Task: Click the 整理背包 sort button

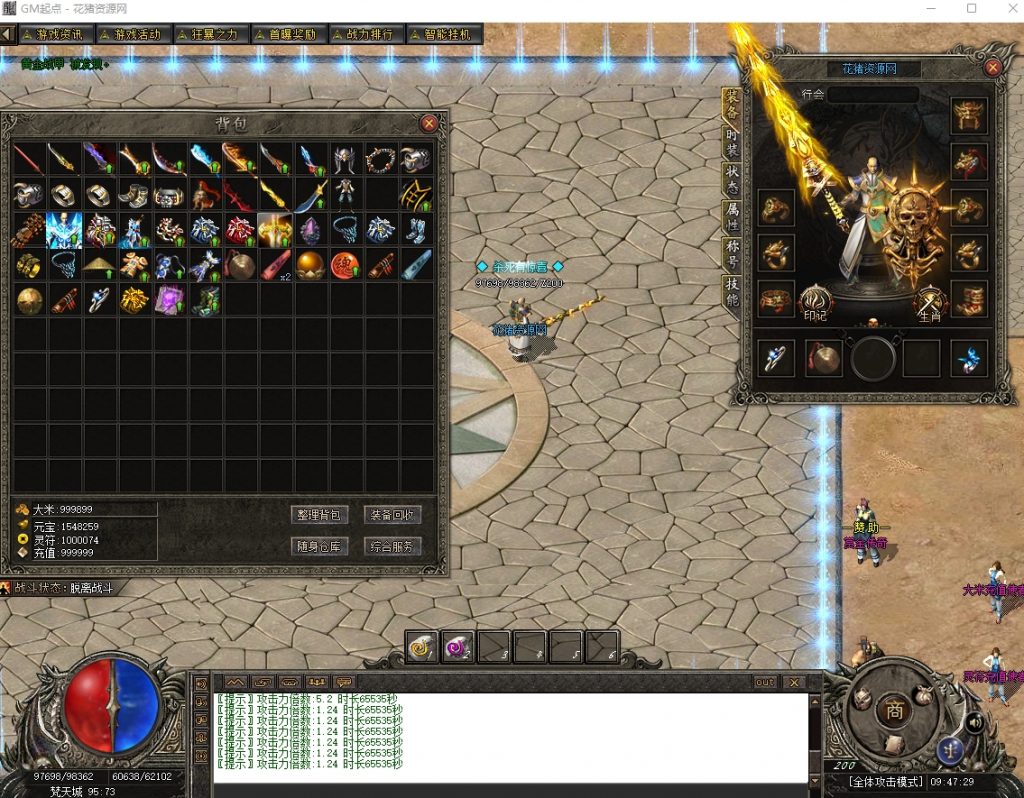Action: (319, 515)
